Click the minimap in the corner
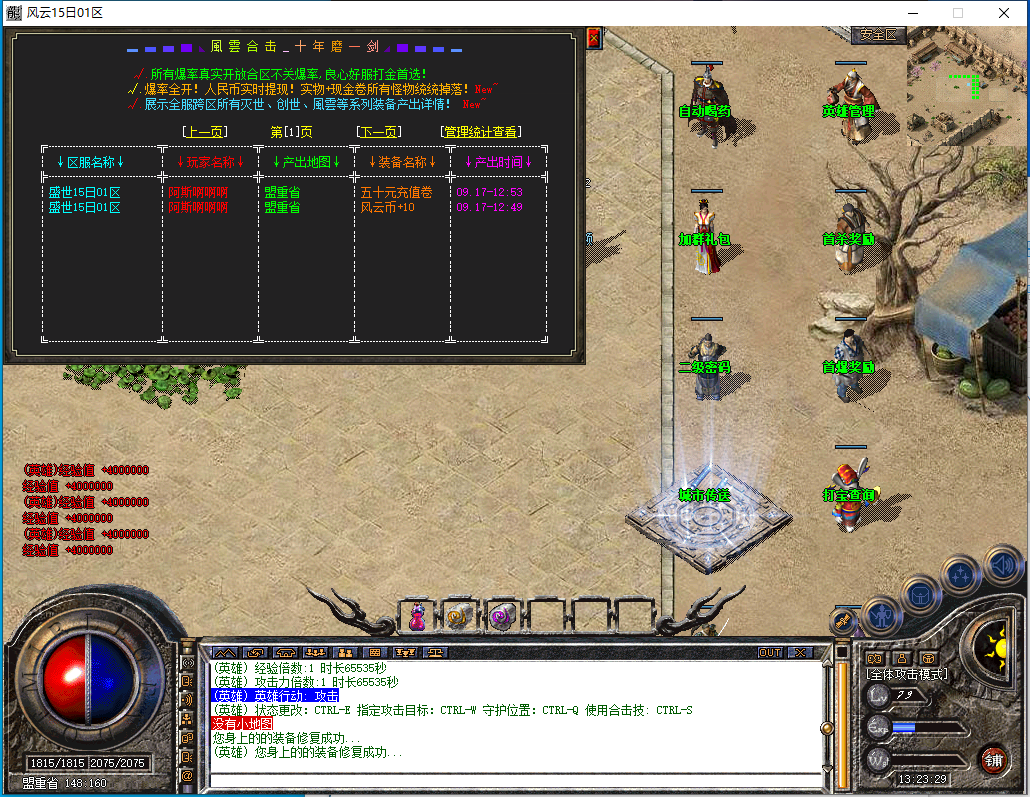The image size is (1030, 797). pos(967,85)
